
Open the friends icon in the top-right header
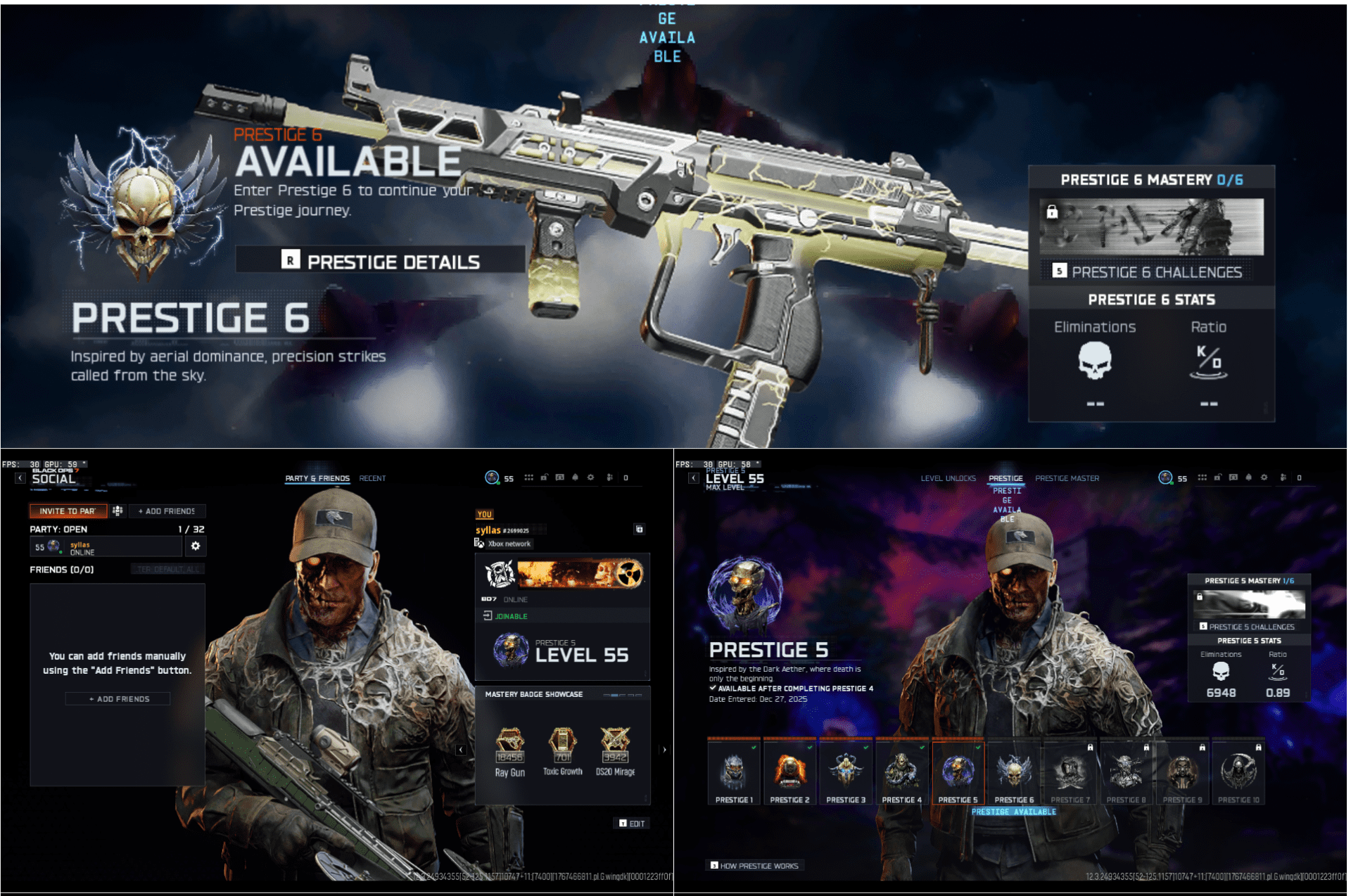click(x=1282, y=478)
